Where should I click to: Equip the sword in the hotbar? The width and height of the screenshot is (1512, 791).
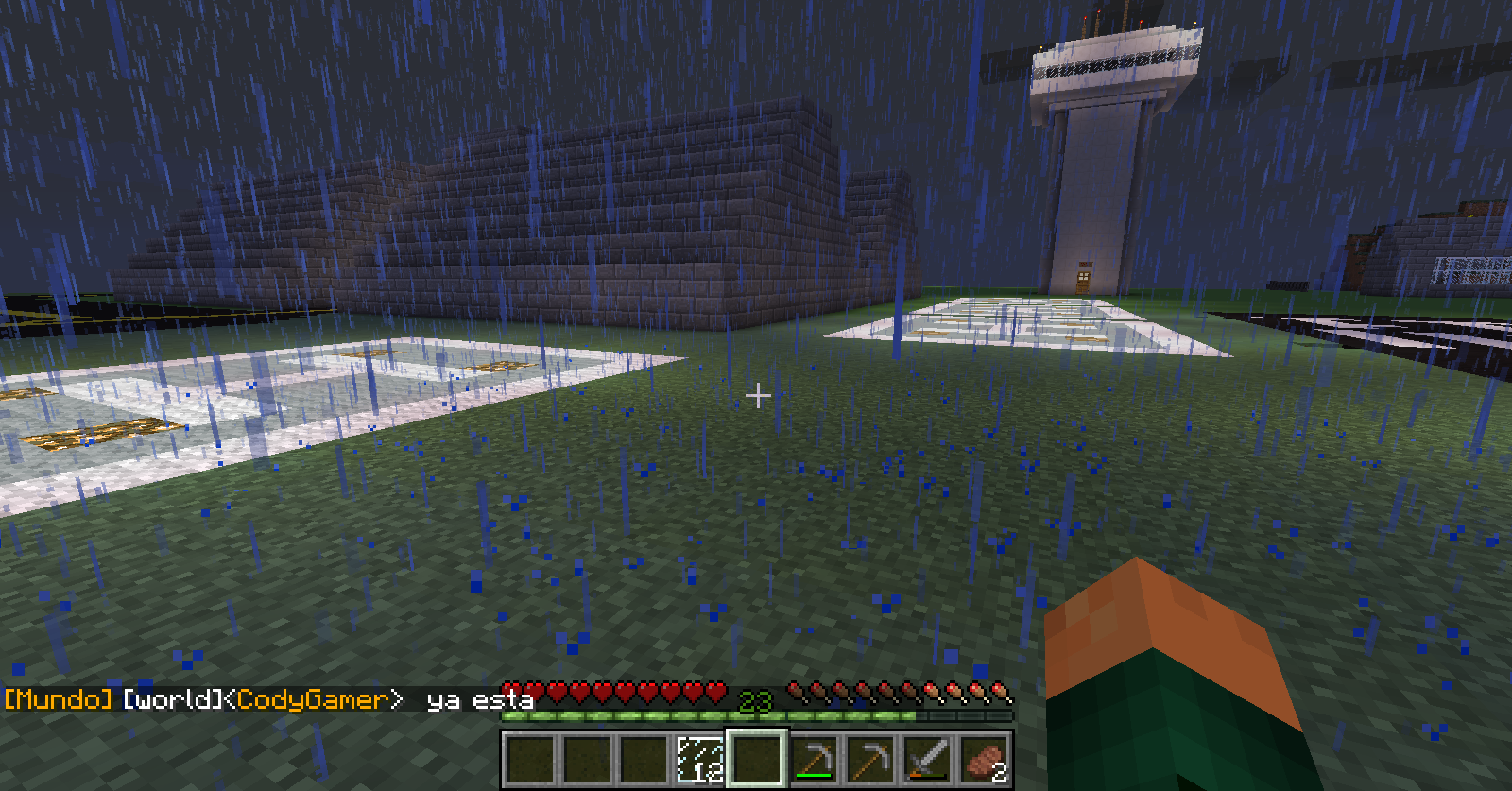coord(927,758)
